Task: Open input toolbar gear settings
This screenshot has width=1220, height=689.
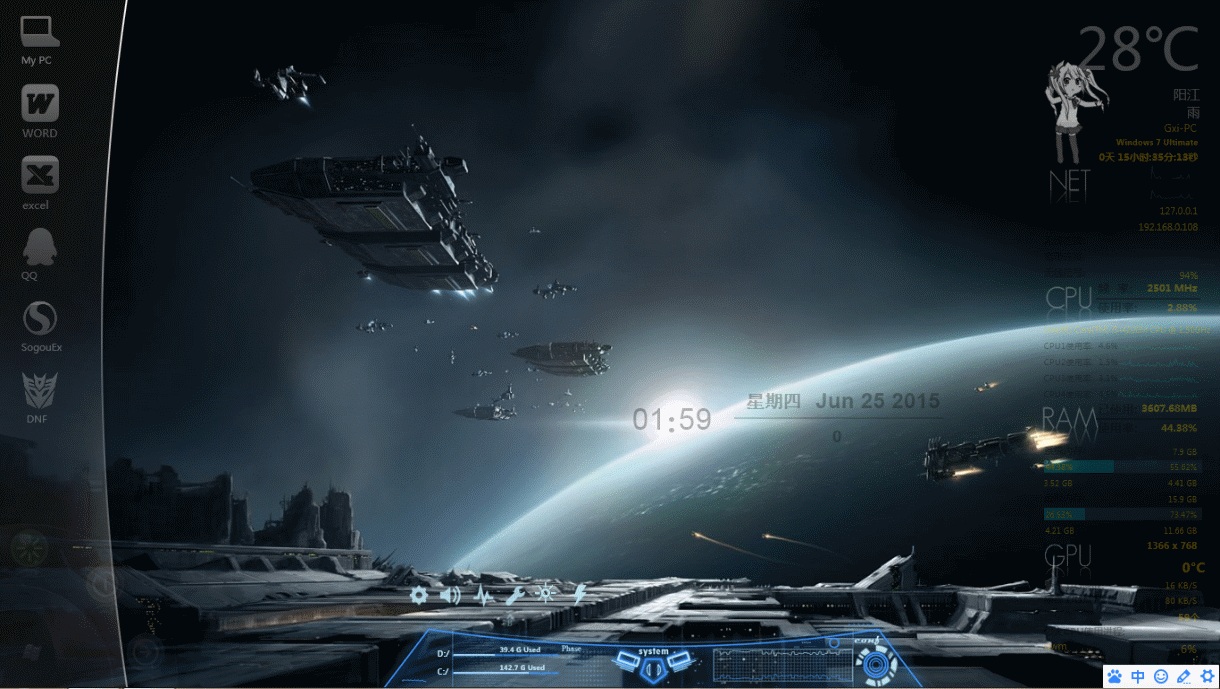Action: (x=1207, y=676)
